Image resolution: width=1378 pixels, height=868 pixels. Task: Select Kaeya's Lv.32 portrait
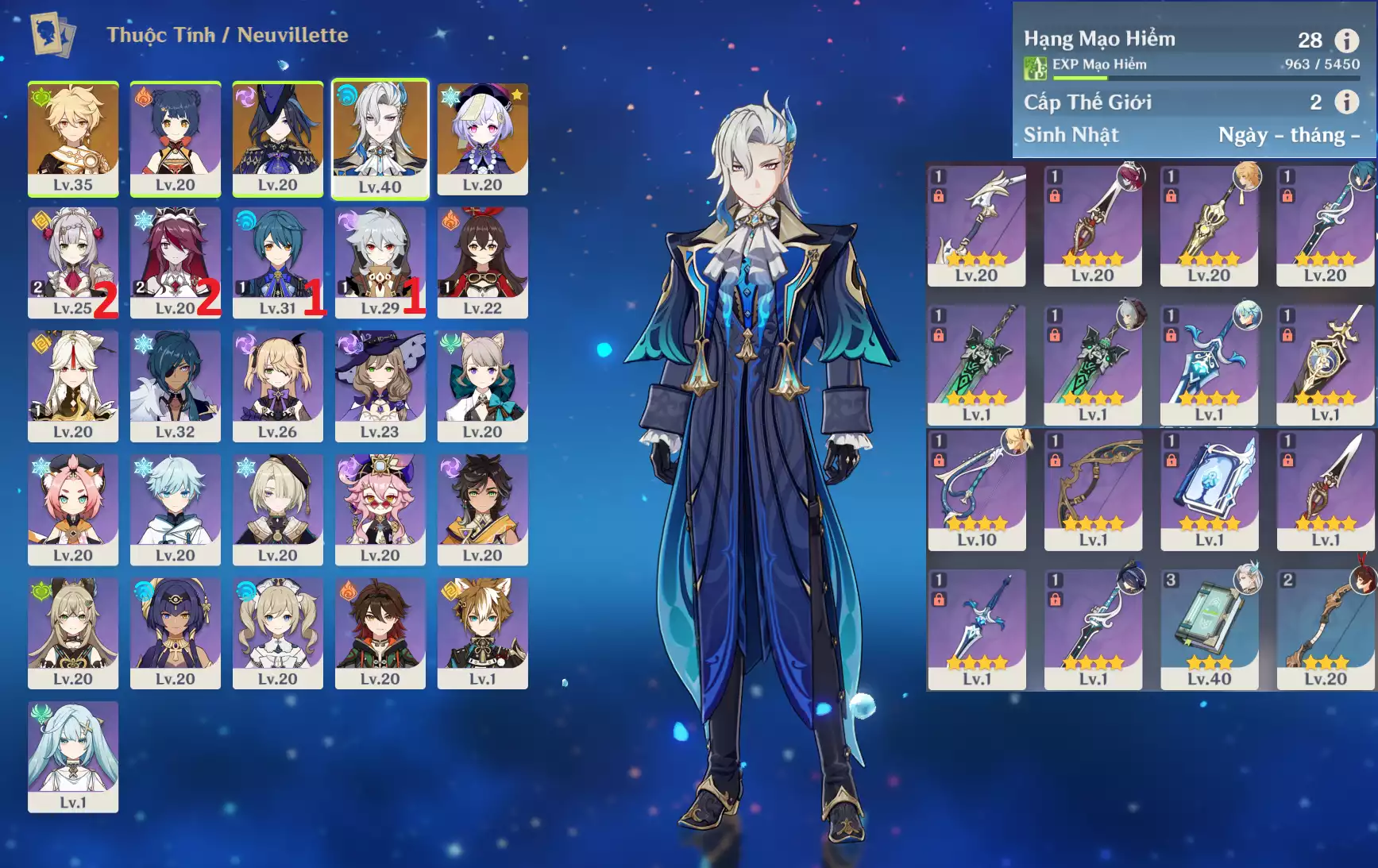click(175, 385)
